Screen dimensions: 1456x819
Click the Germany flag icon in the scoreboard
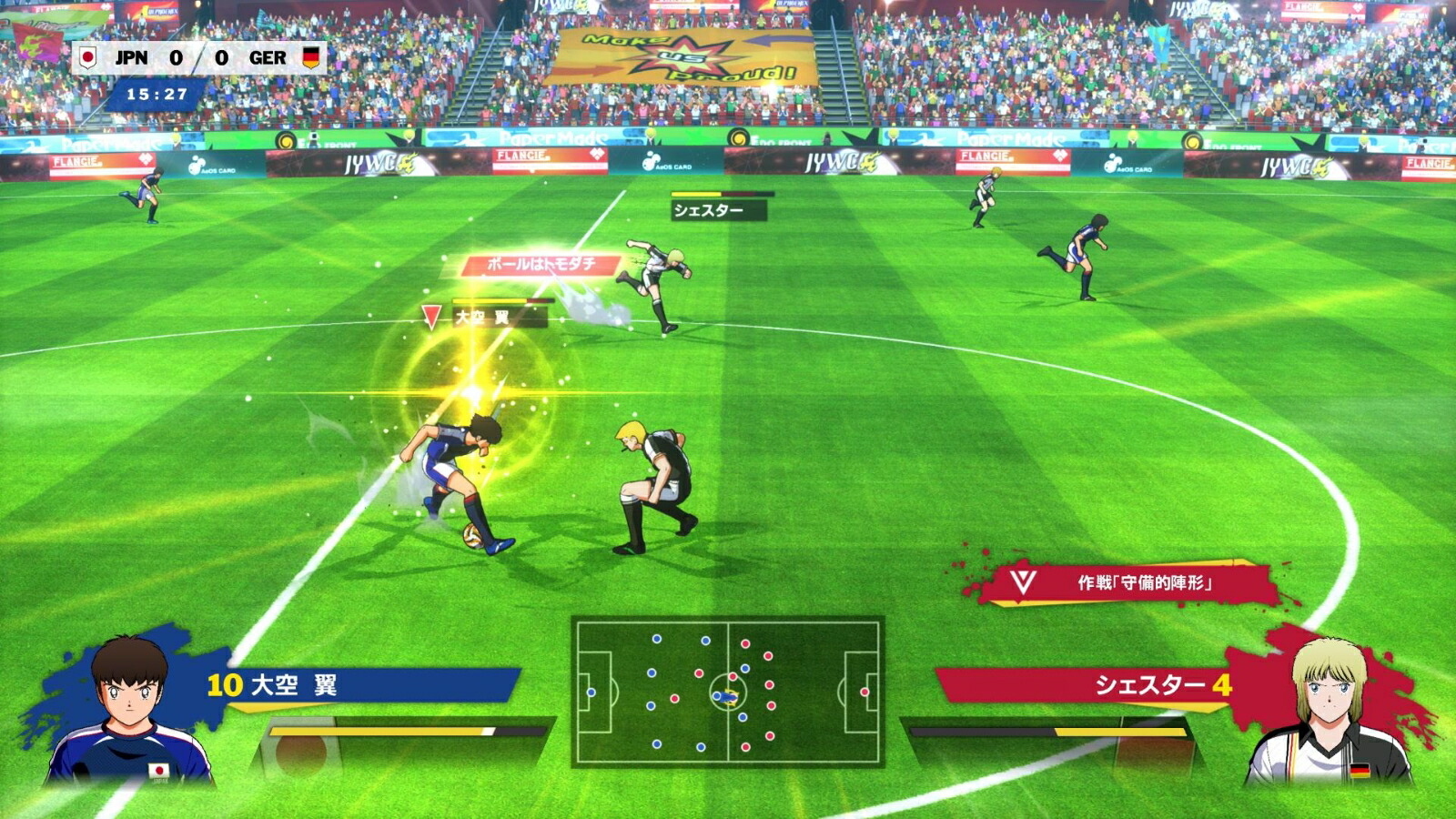click(312, 55)
